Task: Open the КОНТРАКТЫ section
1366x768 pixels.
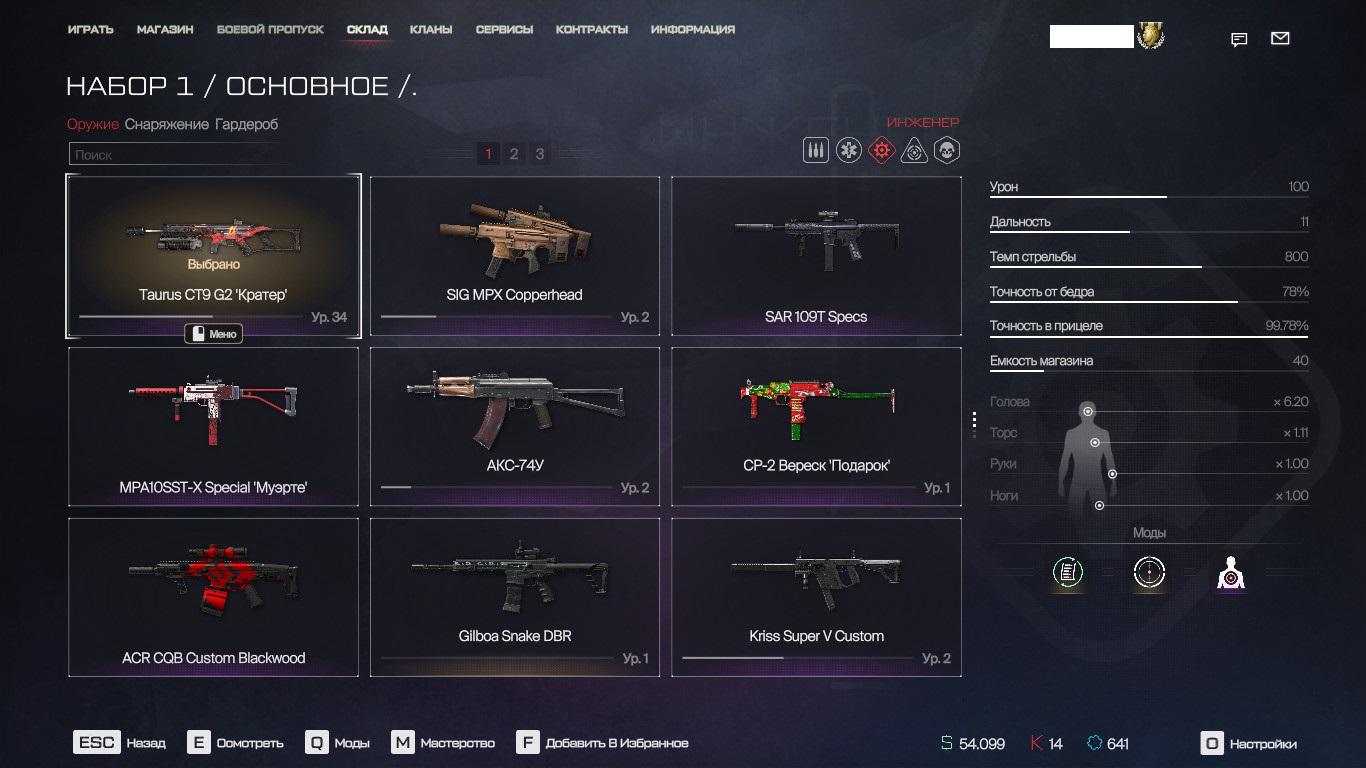Action: coord(592,30)
